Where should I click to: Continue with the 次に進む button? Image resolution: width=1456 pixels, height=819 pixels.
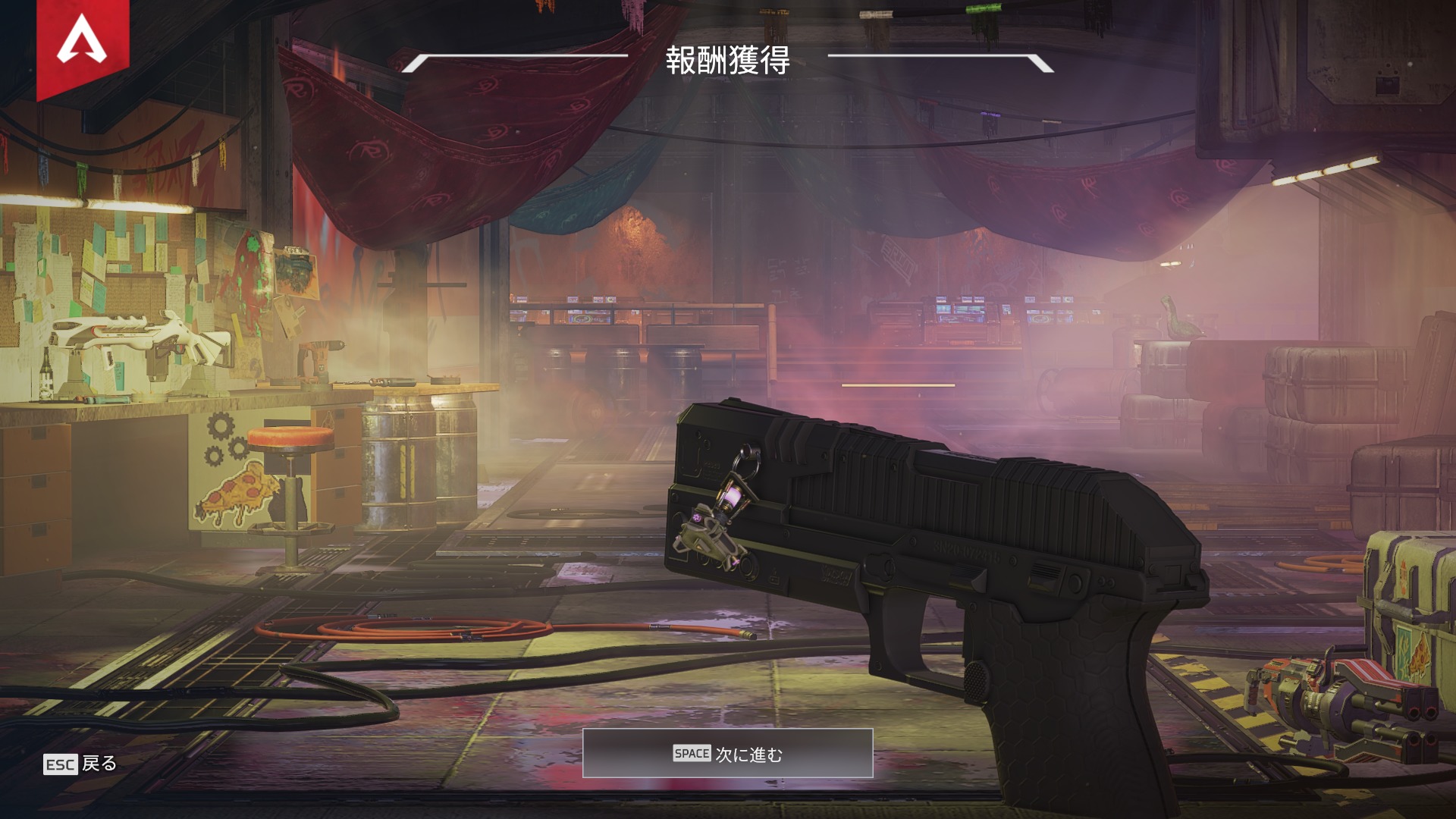point(727,754)
